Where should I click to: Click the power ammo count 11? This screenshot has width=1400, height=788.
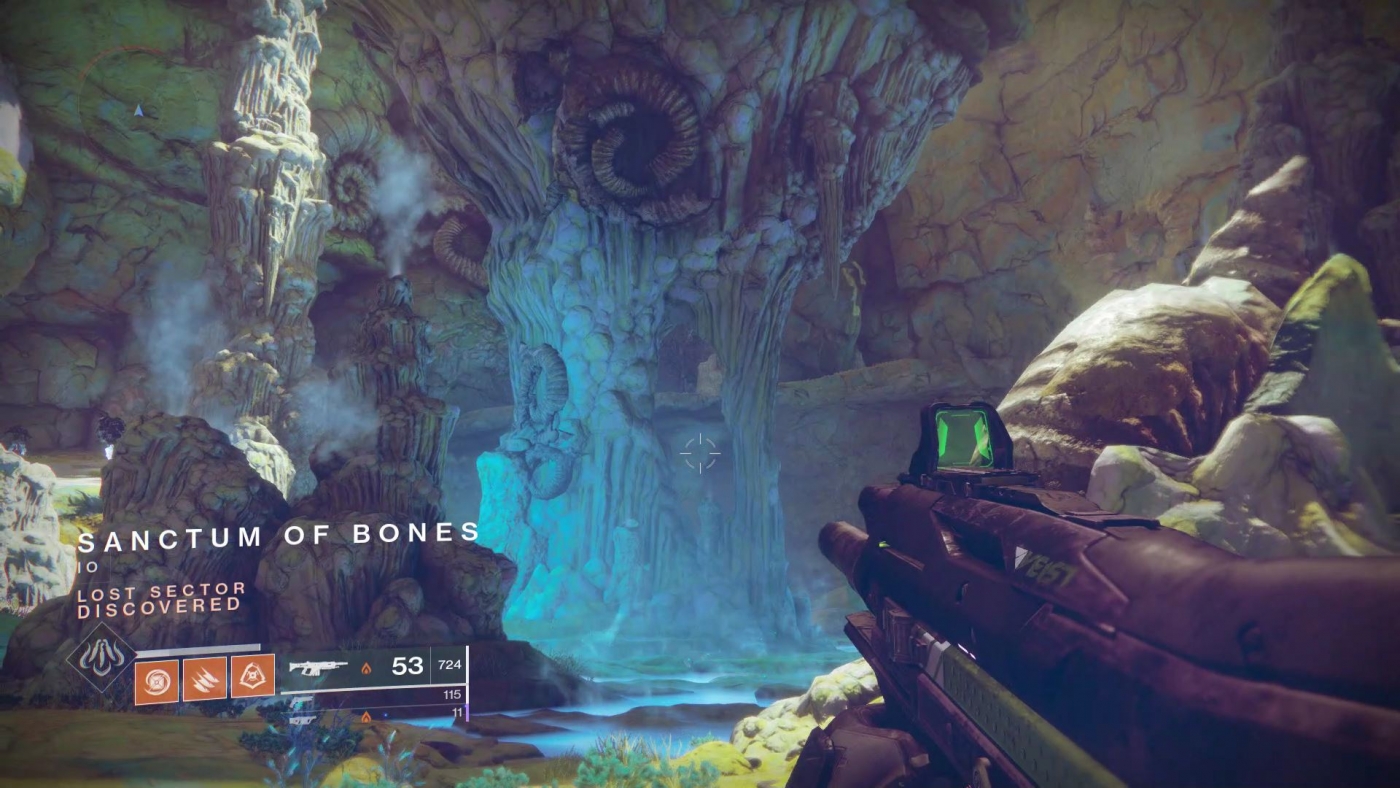coord(458,713)
